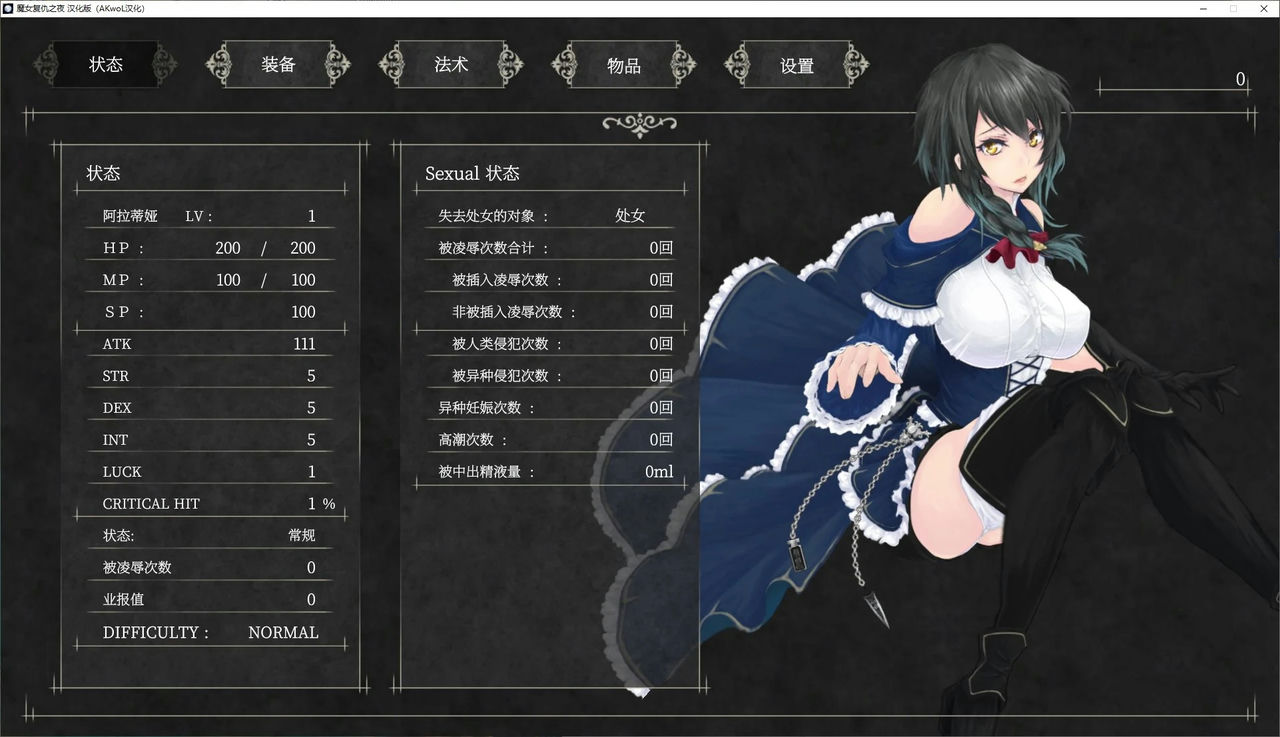Click the DIFFICULTY NORMAL entry
Screen dimensions: 1280x737
[x=208, y=632]
